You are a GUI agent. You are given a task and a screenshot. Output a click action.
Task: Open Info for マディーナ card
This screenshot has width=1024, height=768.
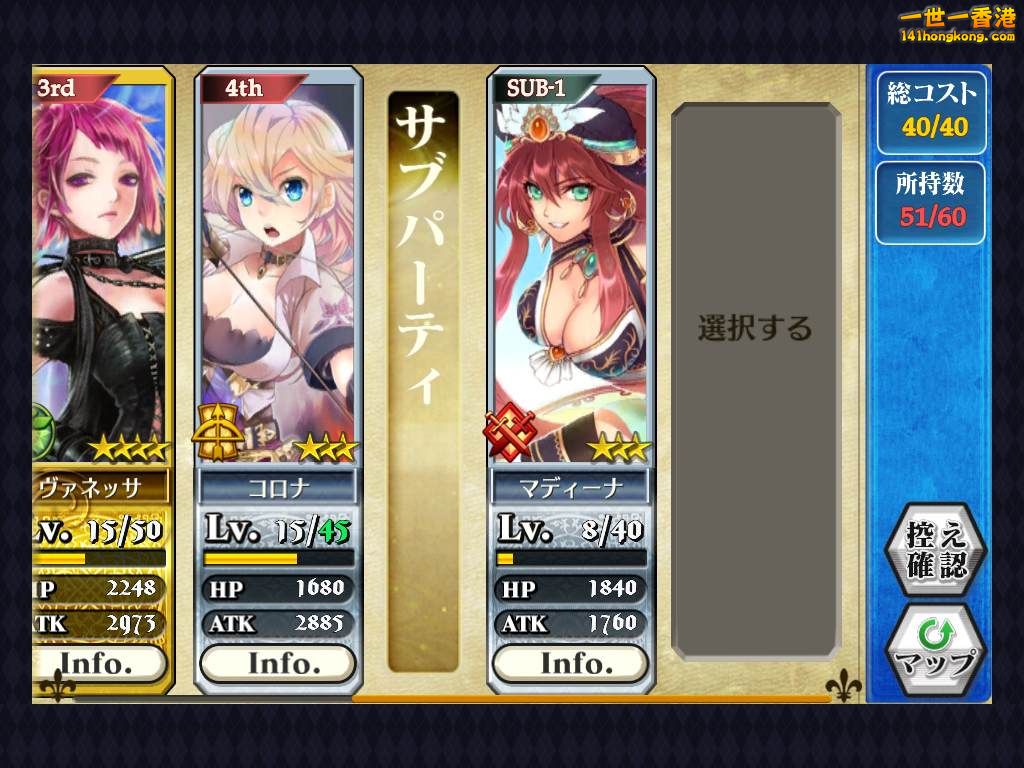[x=569, y=662]
